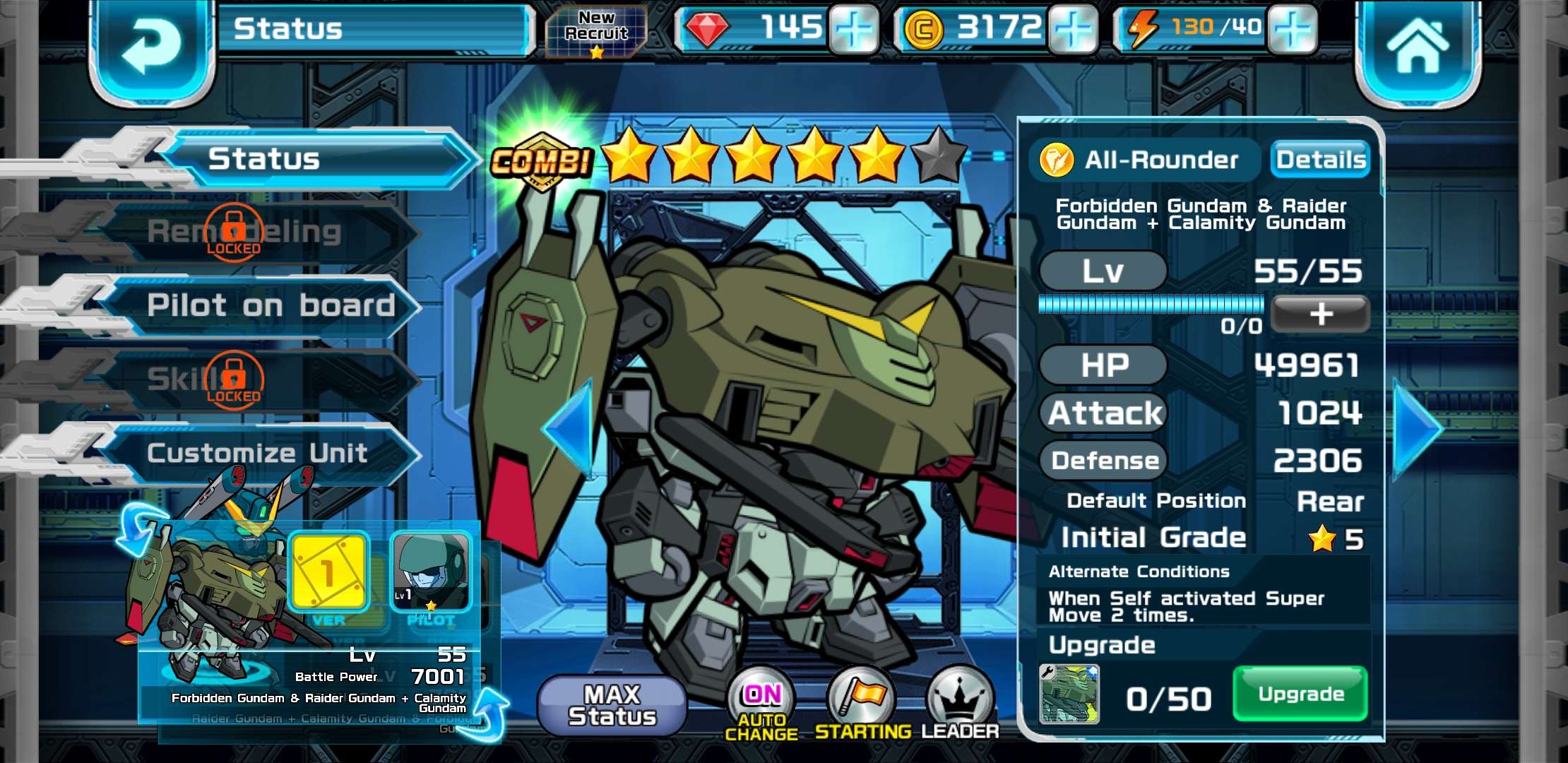1568x763 pixels.
Task: Go back with the return arrow button
Action: coord(150,48)
